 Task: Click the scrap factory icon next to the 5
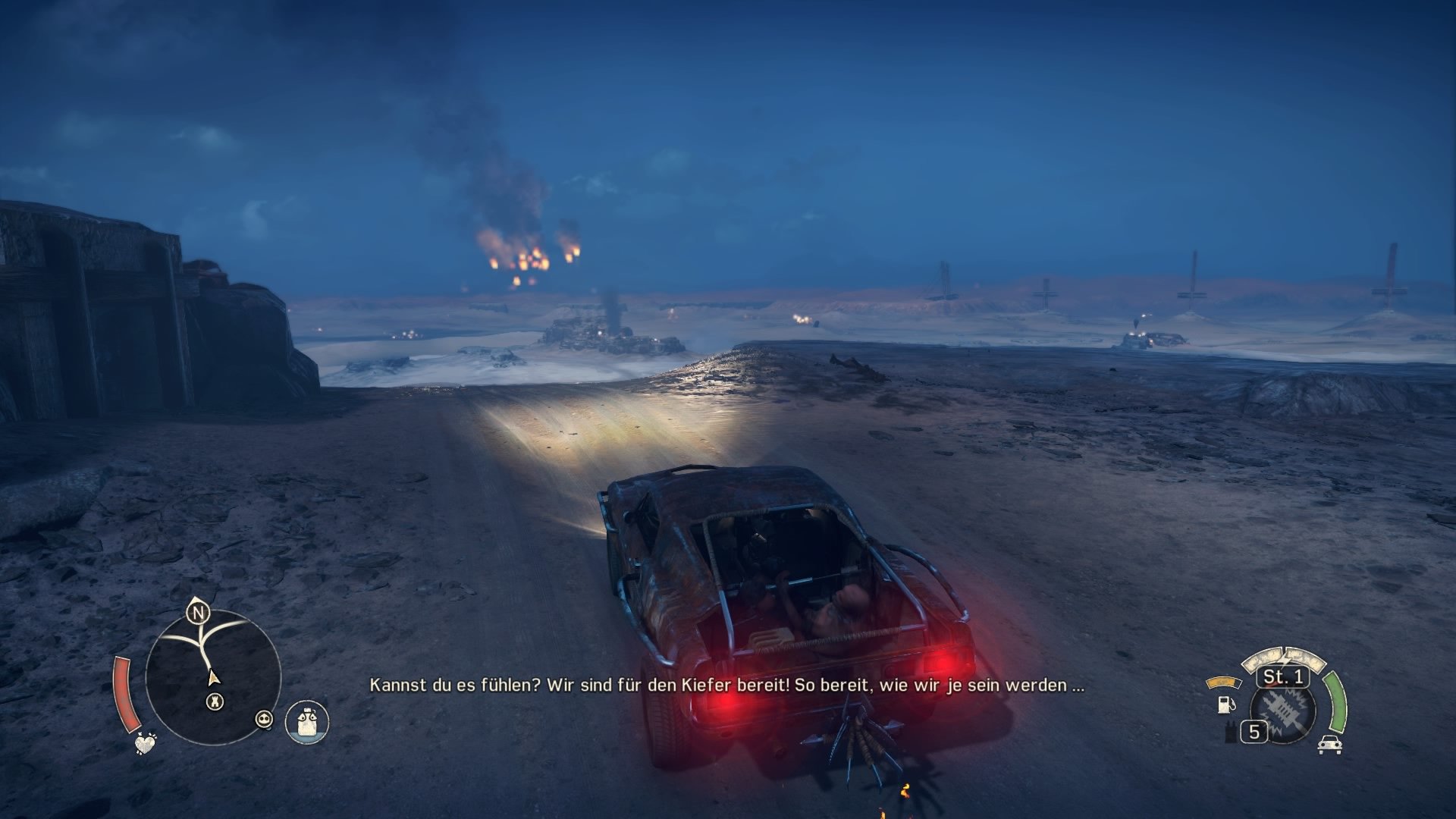(1231, 730)
